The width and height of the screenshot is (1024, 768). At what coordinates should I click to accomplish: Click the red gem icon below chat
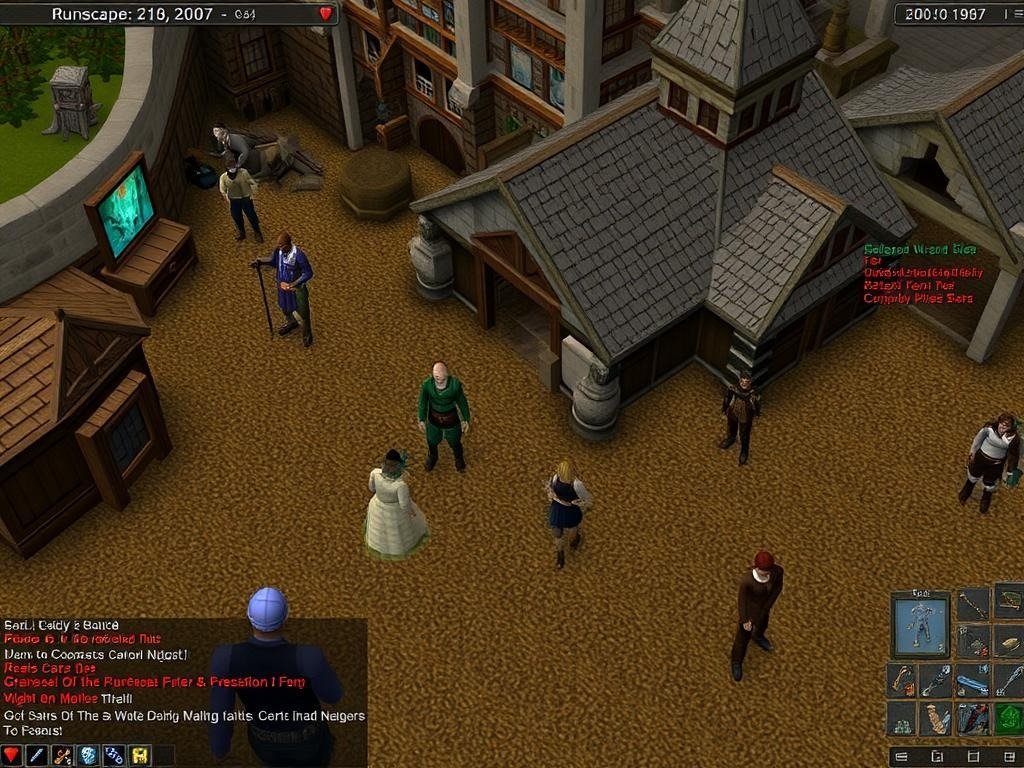pos(12,755)
